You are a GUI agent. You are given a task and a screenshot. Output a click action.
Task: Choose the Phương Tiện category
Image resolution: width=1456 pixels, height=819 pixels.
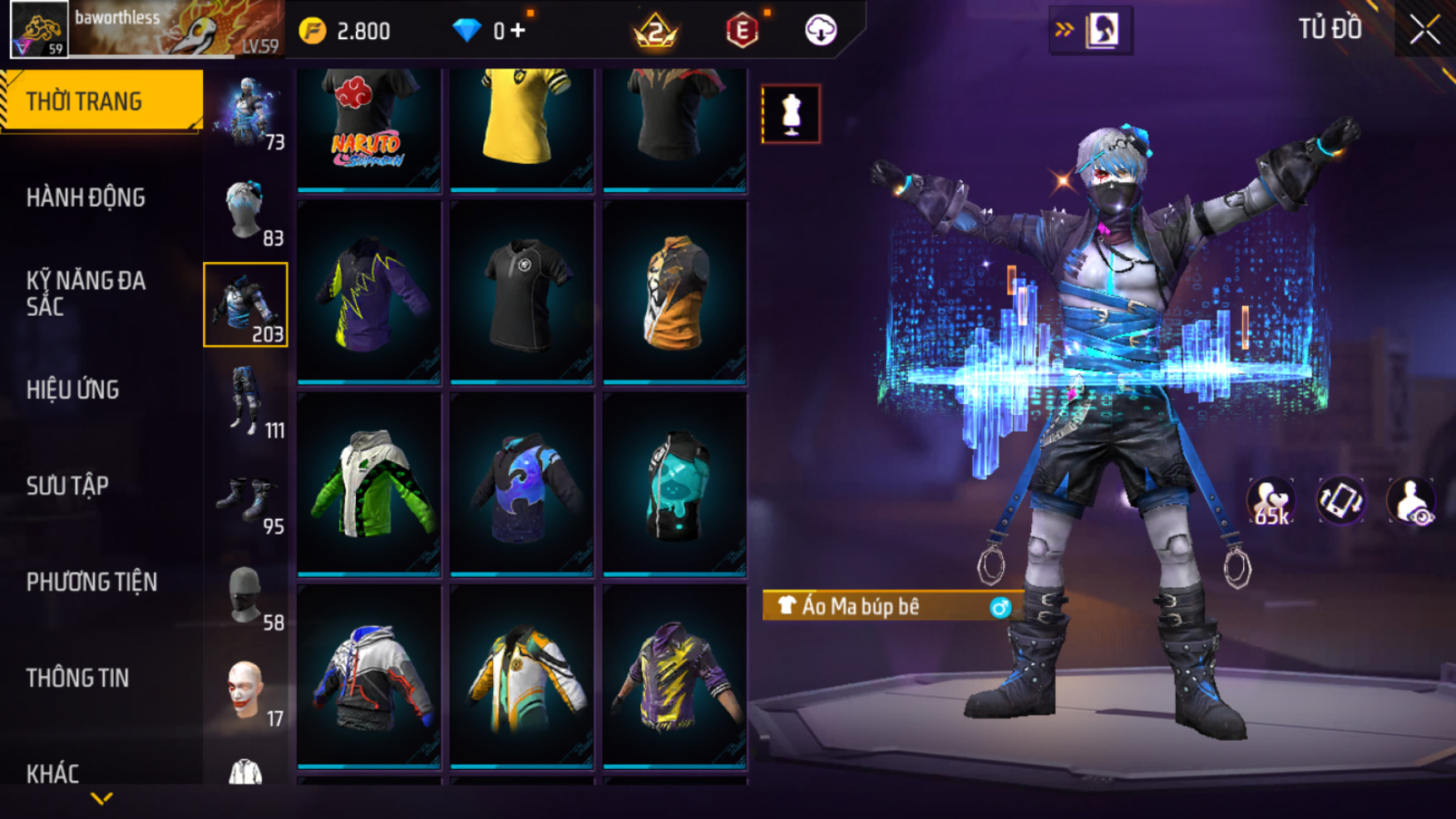[x=91, y=582]
